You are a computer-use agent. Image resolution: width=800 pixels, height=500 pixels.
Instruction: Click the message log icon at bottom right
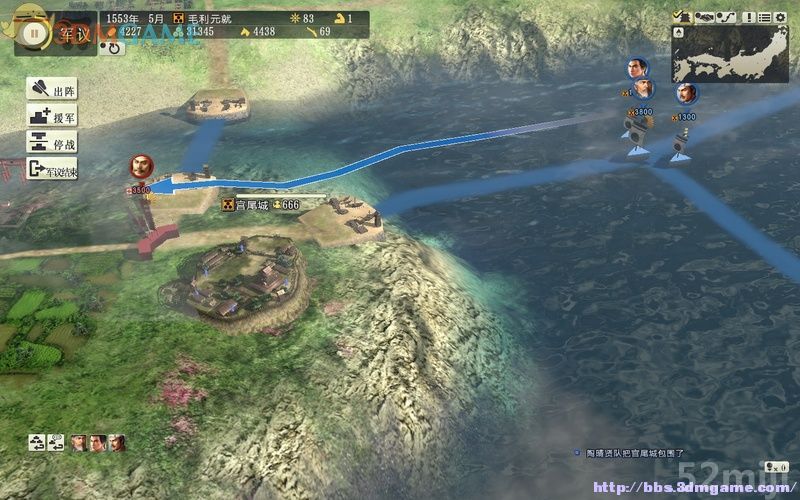coord(773,466)
